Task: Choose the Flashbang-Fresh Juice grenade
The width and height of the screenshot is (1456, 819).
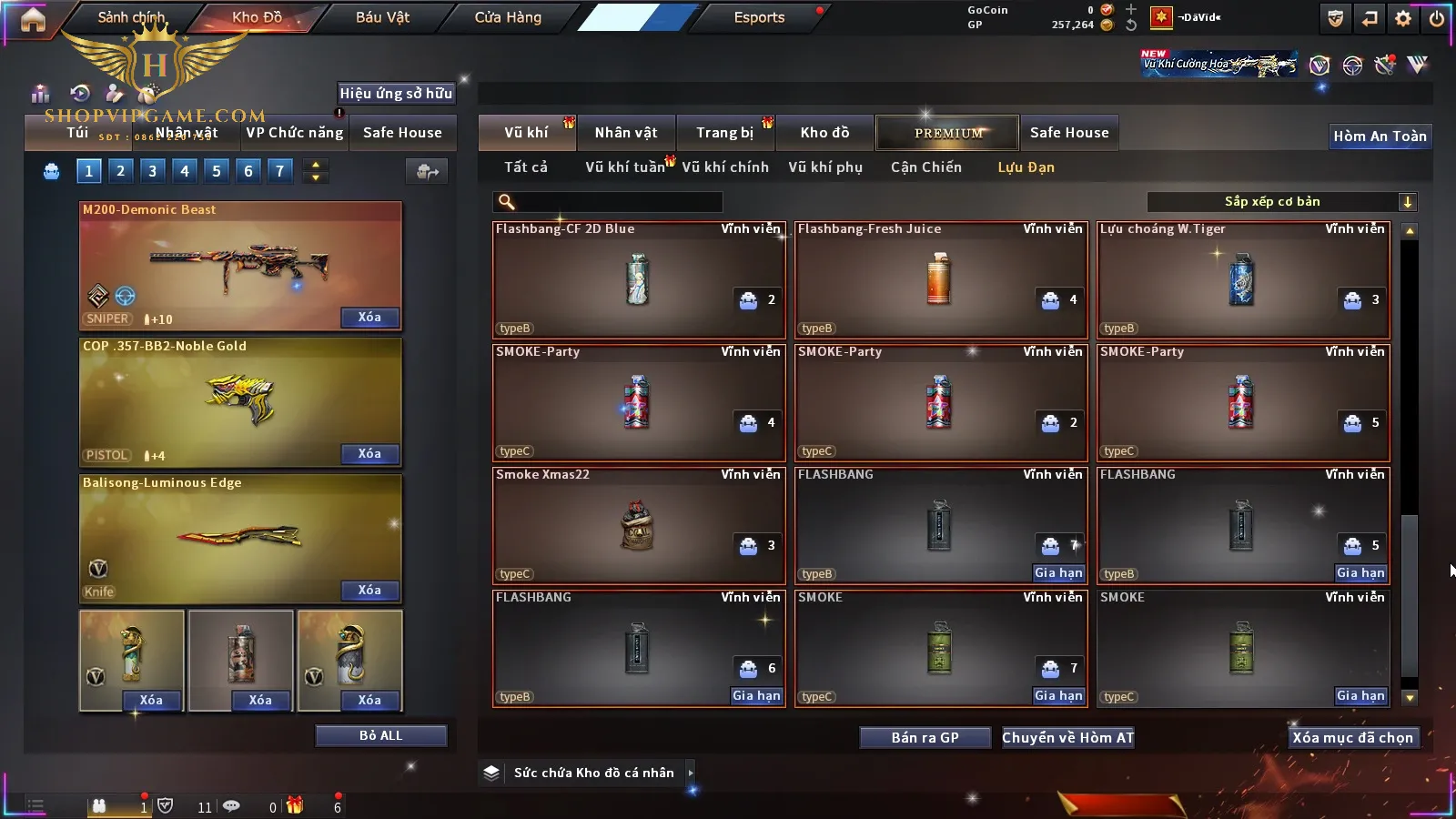Action: (x=941, y=280)
